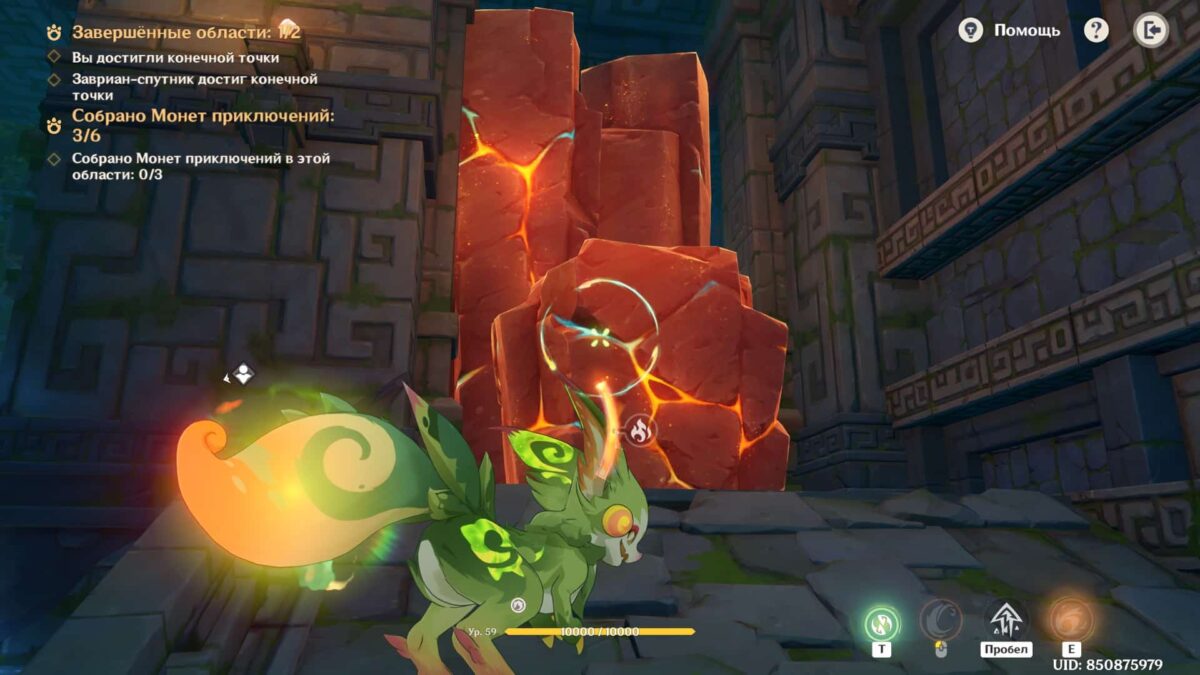The image size is (1200, 675).
Task: Use the grey crescent attack skill
Action: pos(941,620)
